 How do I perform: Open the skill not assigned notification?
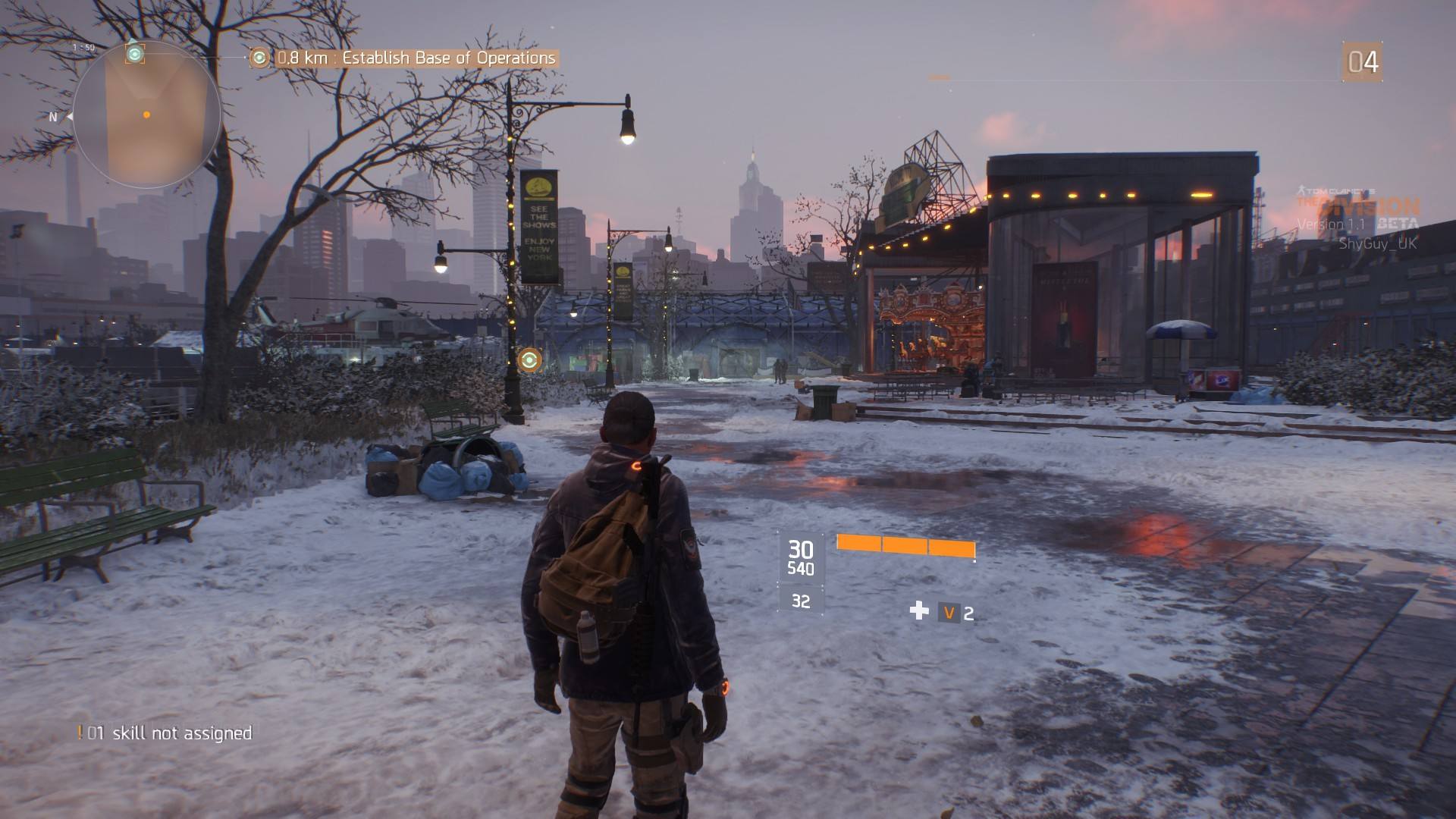[165, 733]
